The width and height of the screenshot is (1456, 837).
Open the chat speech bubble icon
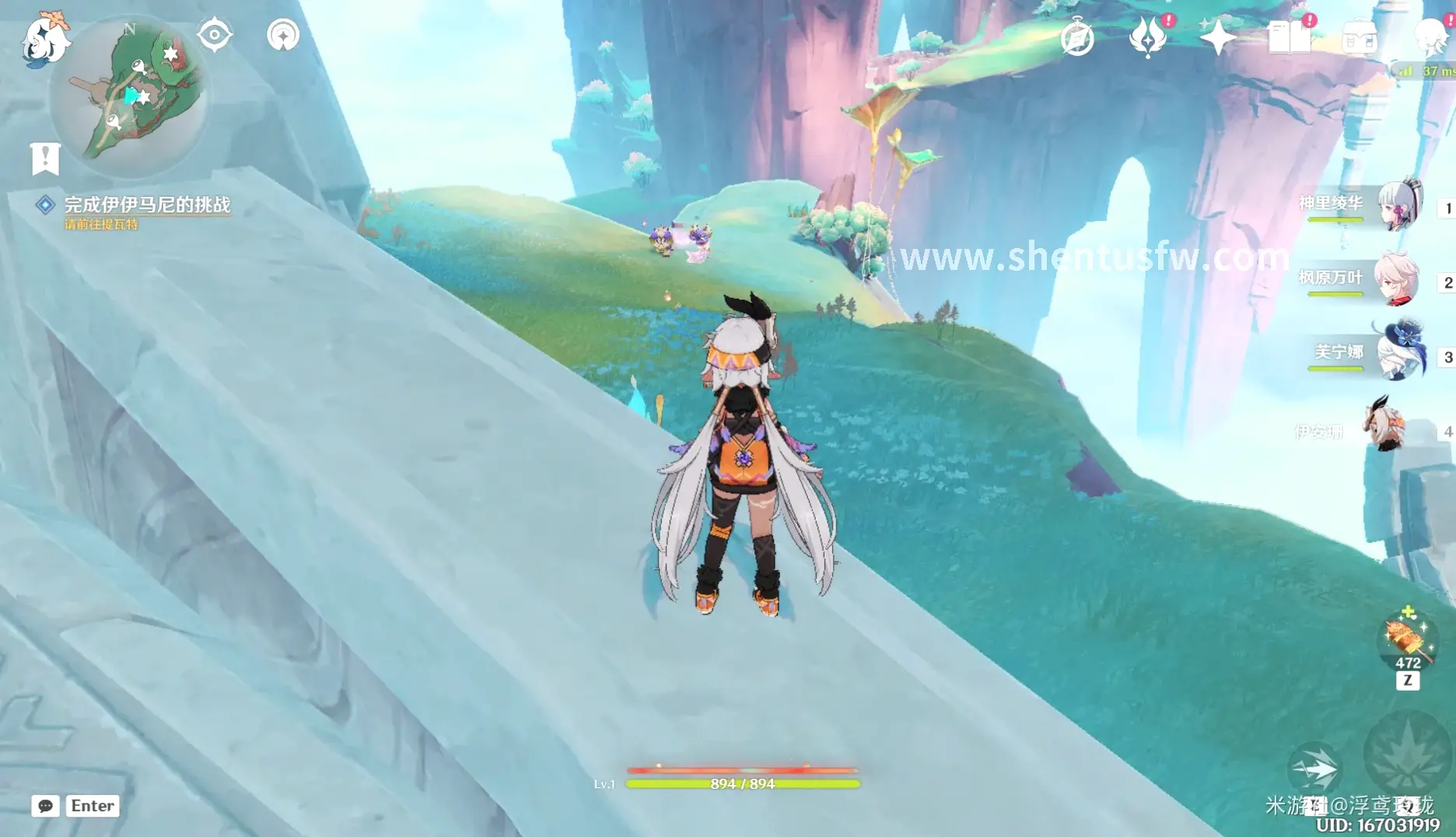[46, 806]
